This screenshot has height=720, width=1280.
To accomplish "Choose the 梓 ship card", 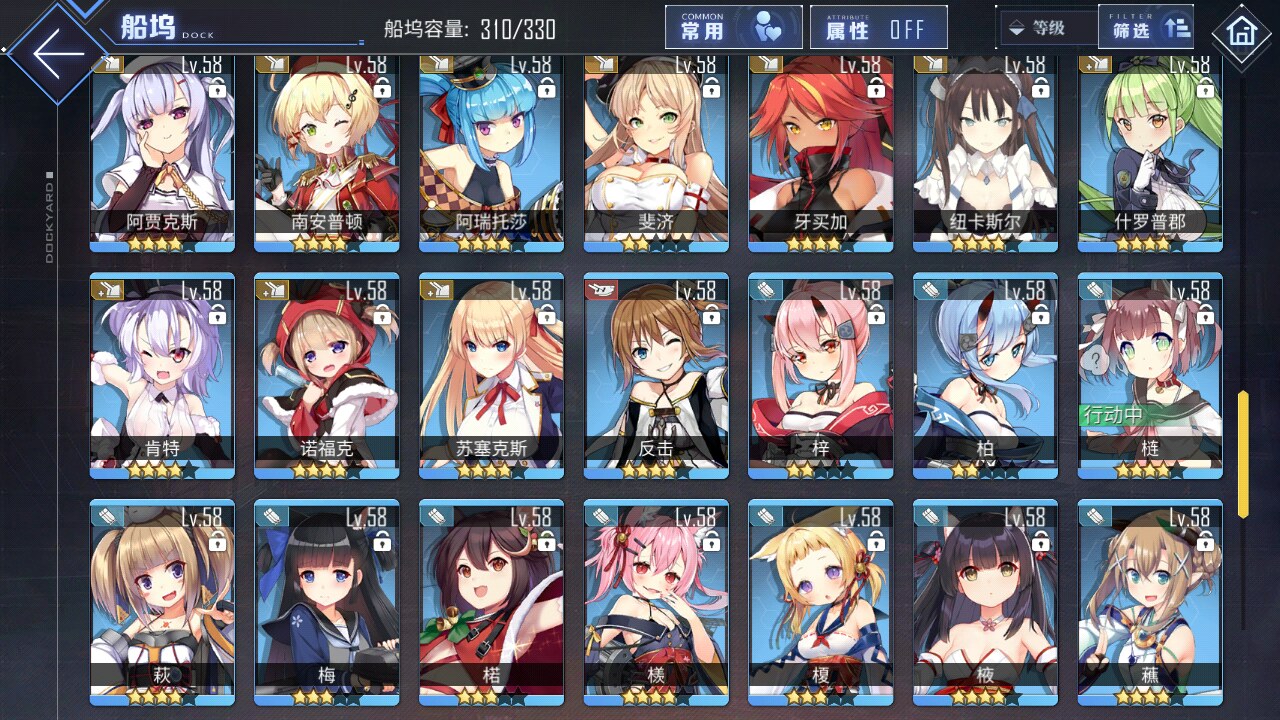I will tap(820, 375).
